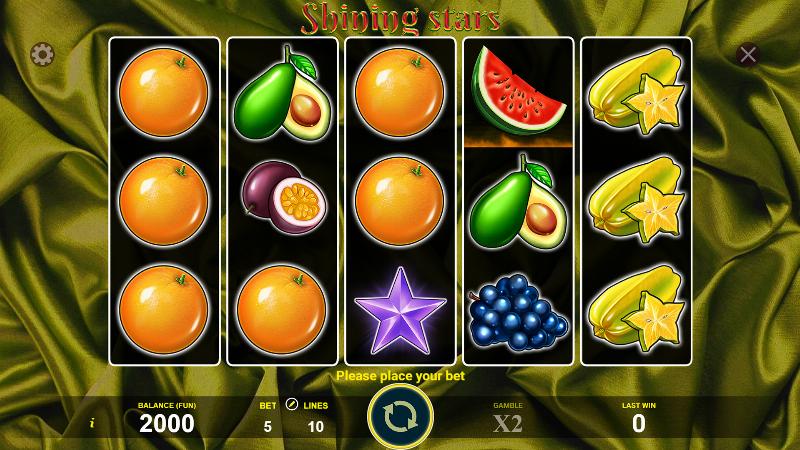
Task: Activate the Gamble X2 feature
Action: click(508, 421)
